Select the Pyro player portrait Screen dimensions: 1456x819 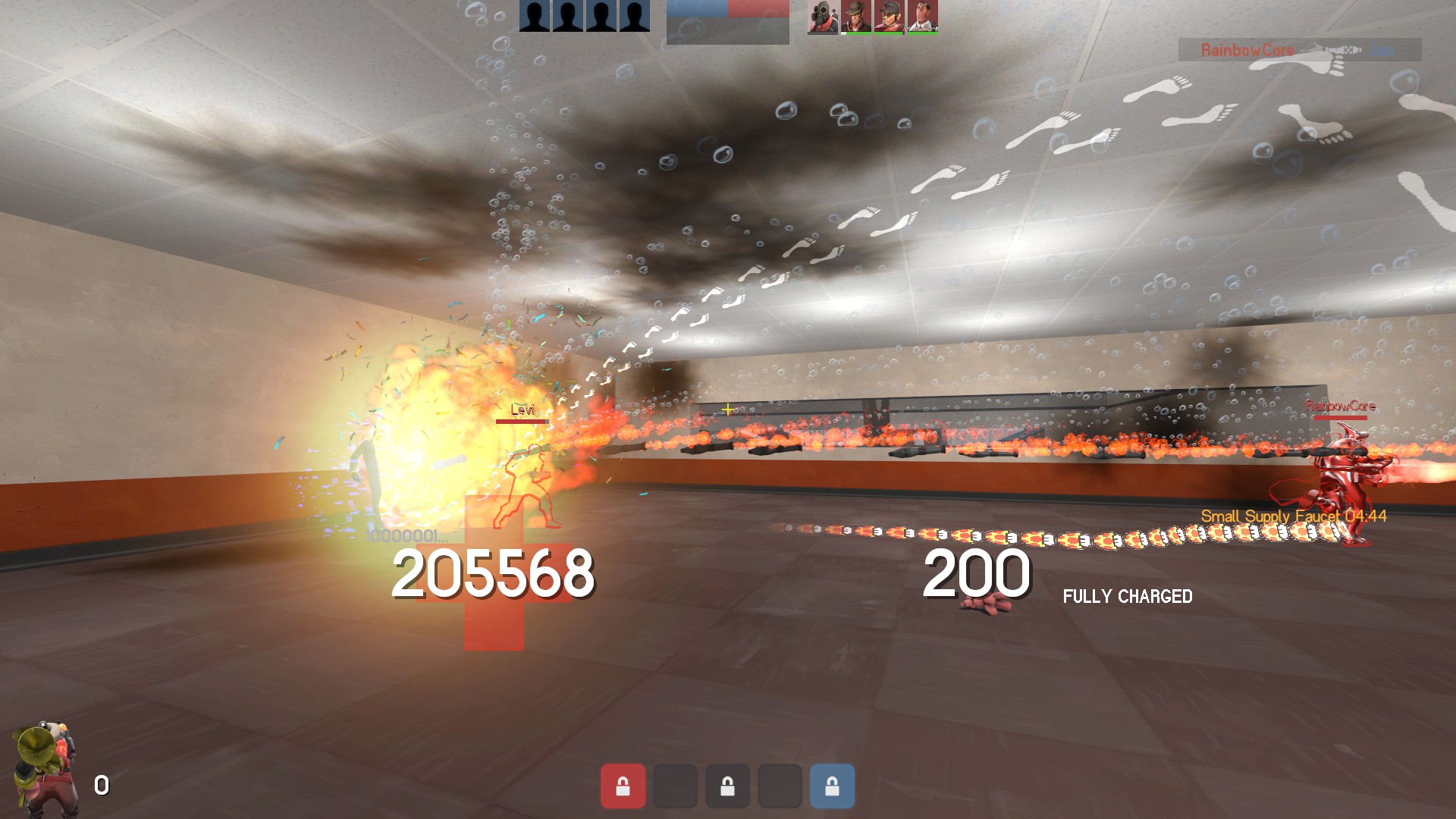point(822,17)
